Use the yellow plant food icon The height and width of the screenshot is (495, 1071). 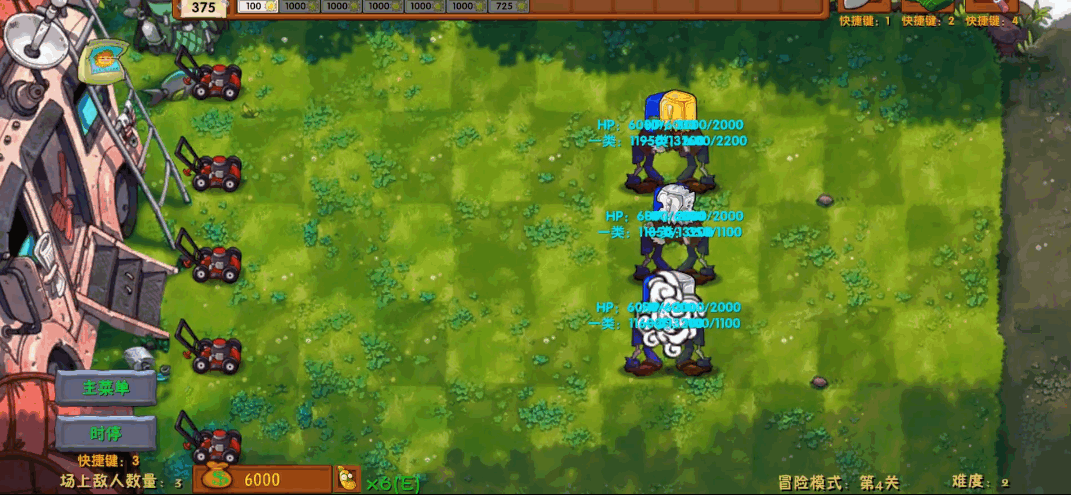pyautogui.click(x=347, y=479)
